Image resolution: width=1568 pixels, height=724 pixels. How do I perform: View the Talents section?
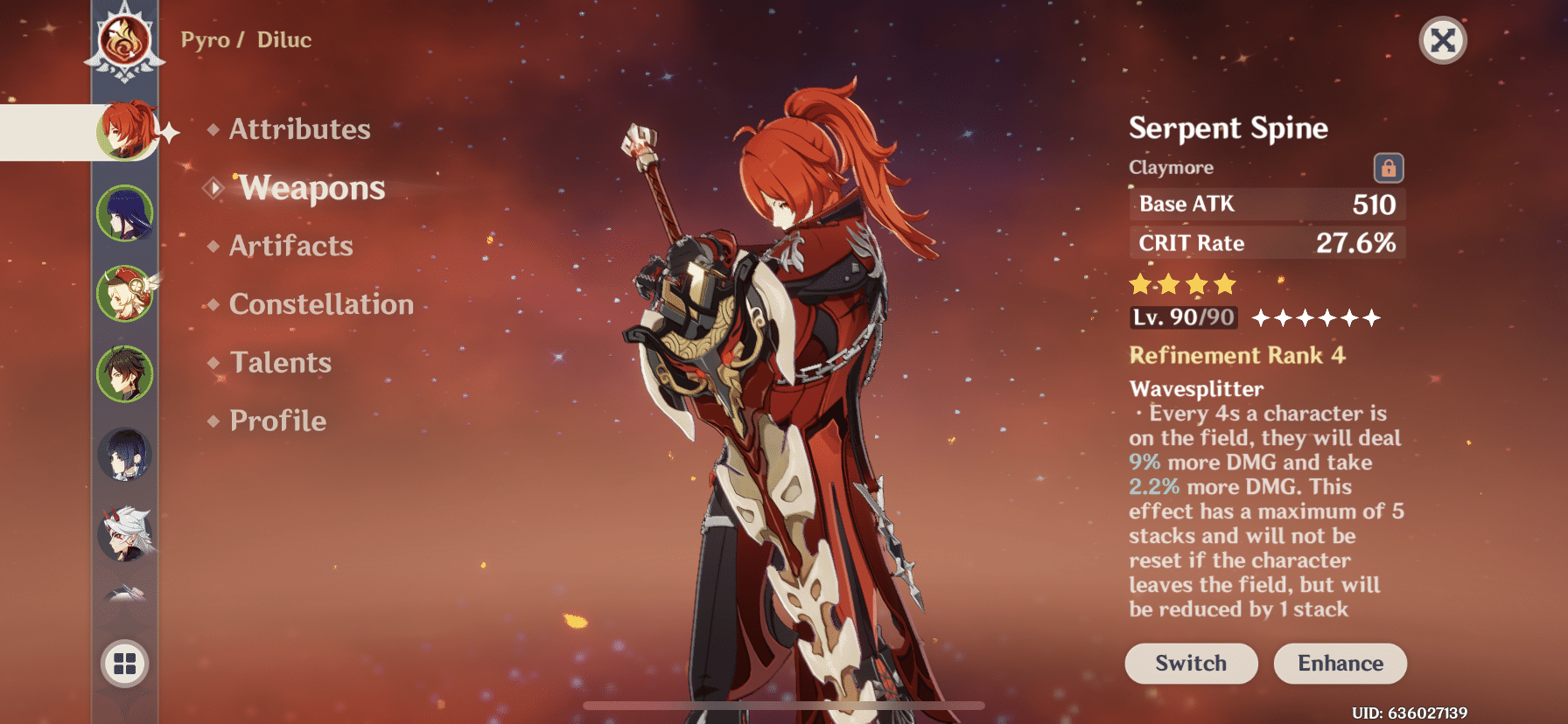(279, 362)
